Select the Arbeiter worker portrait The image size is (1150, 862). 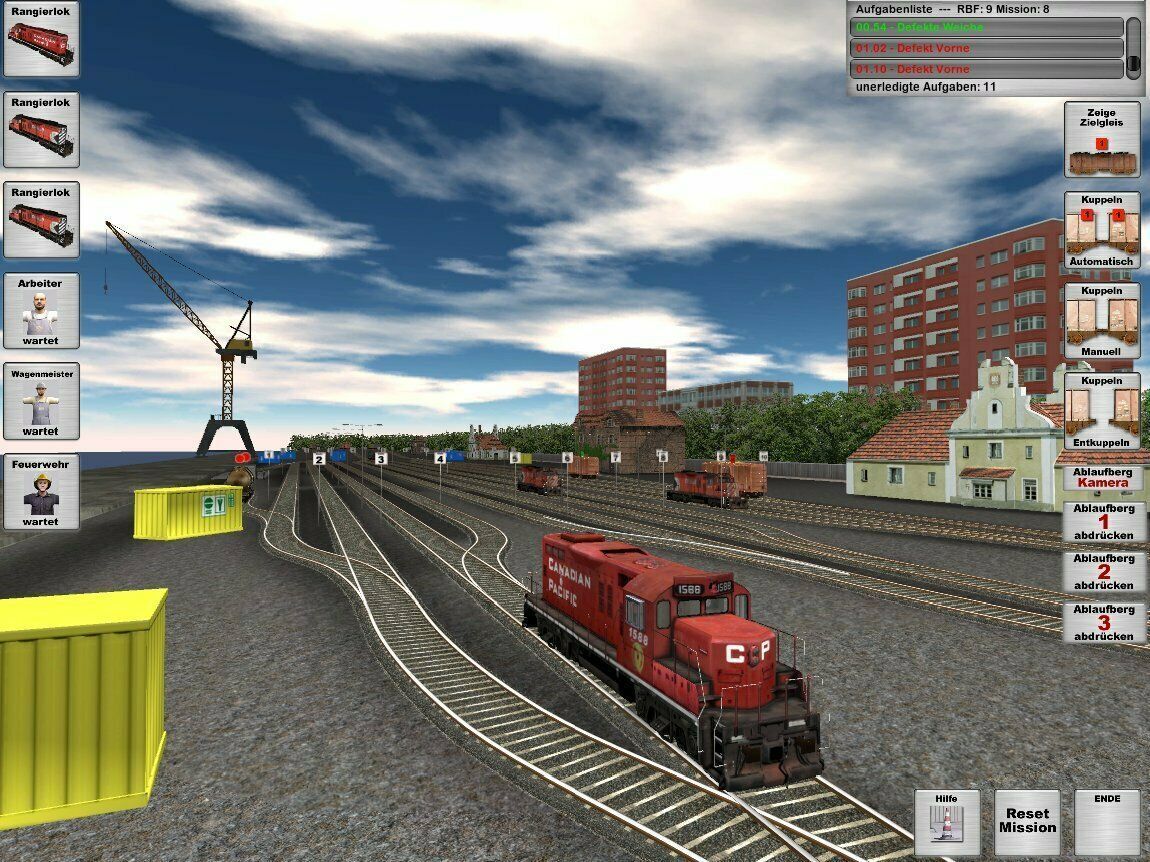(x=41, y=311)
